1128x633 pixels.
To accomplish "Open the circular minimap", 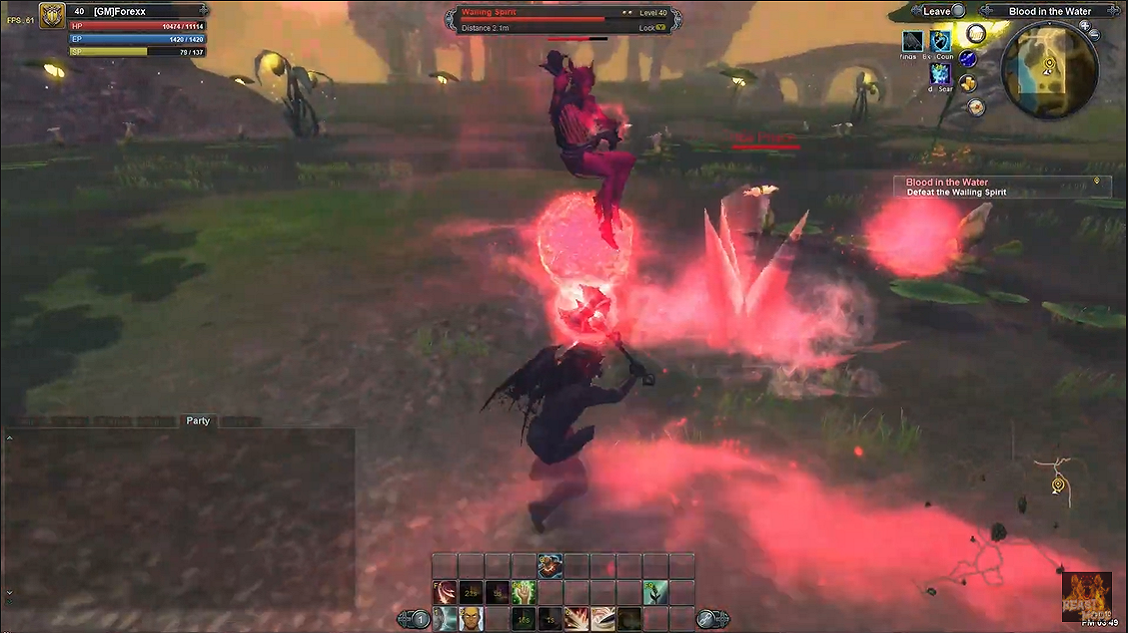I will [1048, 70].
